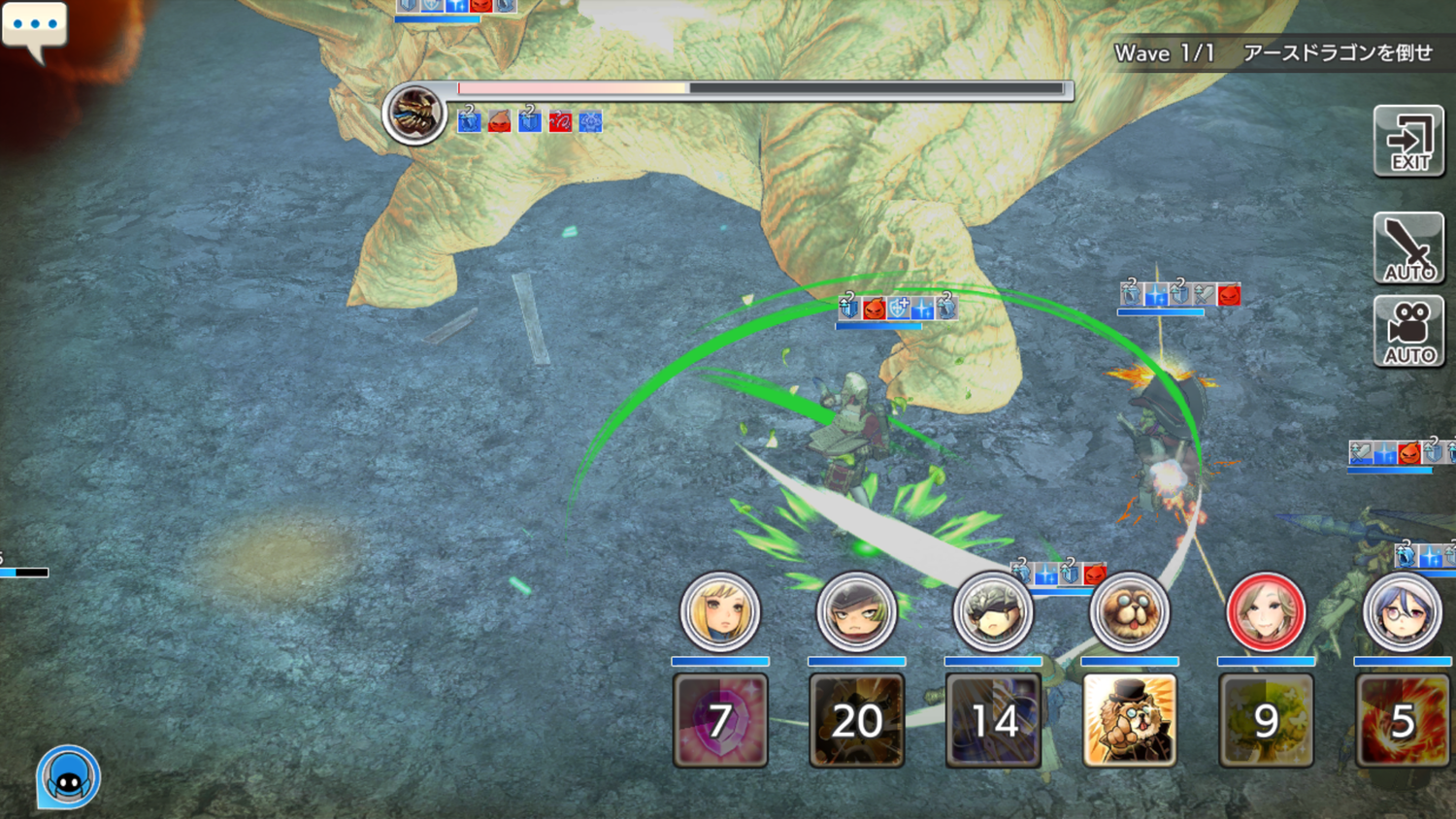
Task: Tap the tree skill with cooldown 9
Action: [1266, 720]
